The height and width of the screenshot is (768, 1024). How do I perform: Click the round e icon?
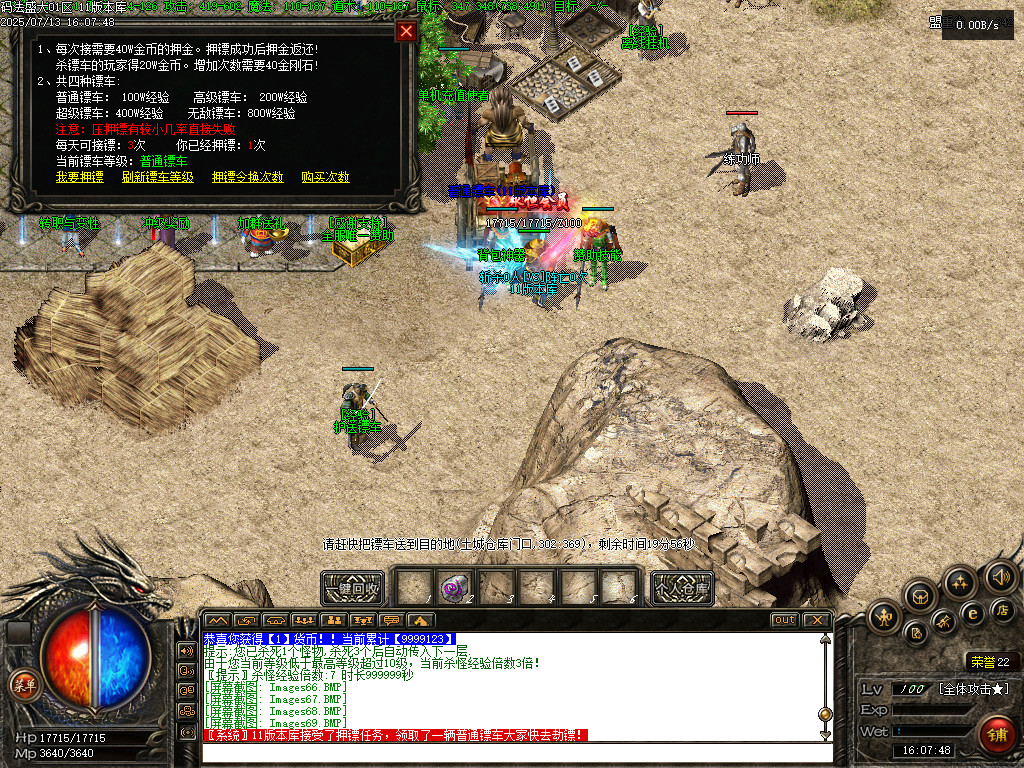(971, 614)
